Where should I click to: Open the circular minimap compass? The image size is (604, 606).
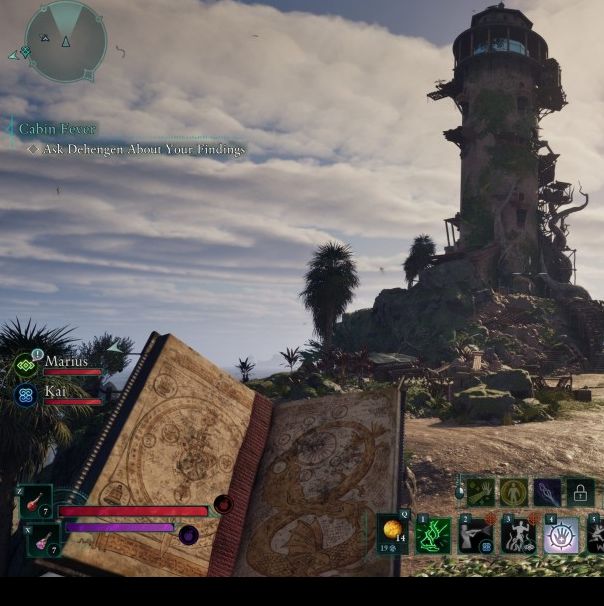(65, 41)
